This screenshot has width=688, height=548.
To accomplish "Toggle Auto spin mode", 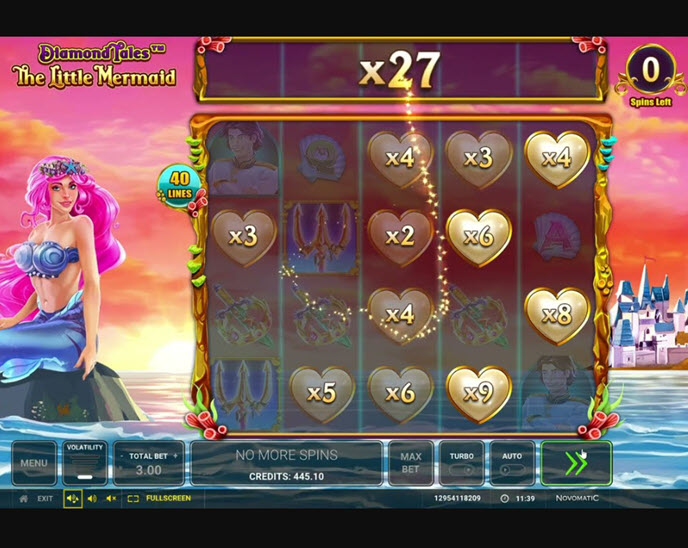I will (x=511, y=463).
